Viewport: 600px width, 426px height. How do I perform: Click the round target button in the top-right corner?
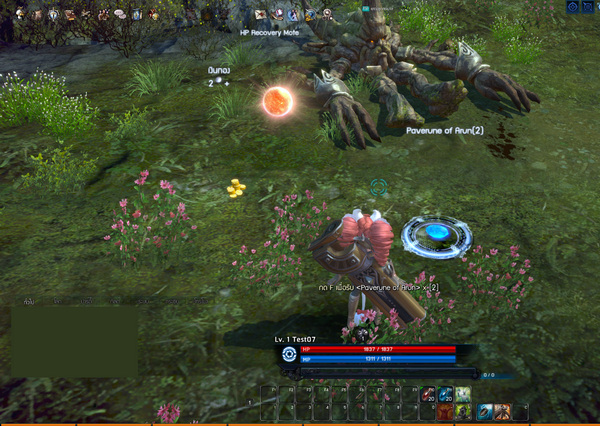click(x=573, y=7)
